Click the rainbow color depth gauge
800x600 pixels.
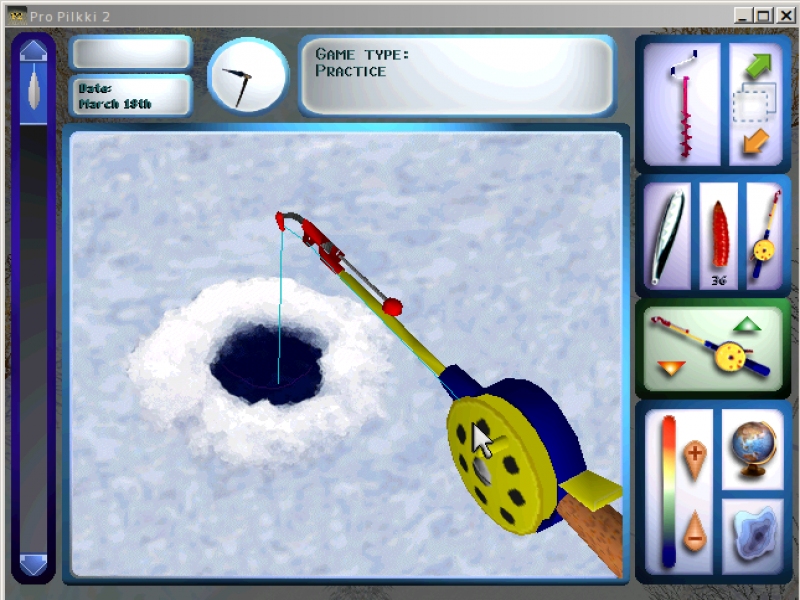click(x=668, y=490)
